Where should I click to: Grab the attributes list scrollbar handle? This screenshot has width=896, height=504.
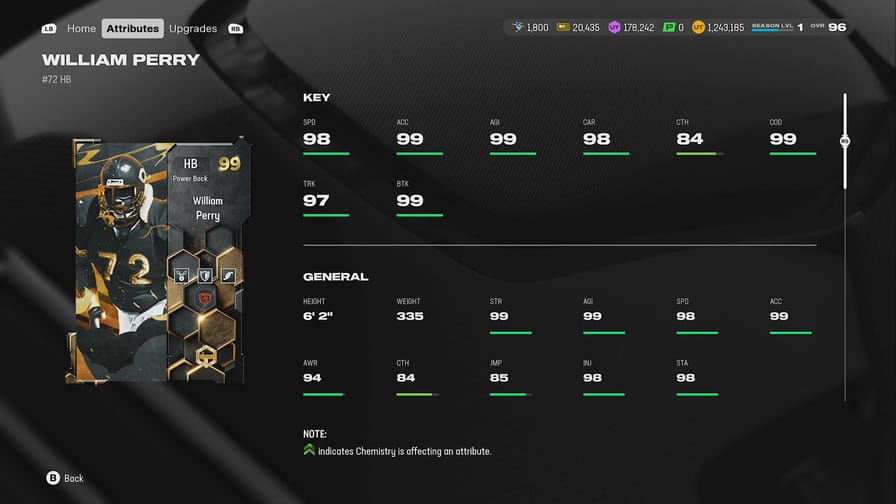845,142
